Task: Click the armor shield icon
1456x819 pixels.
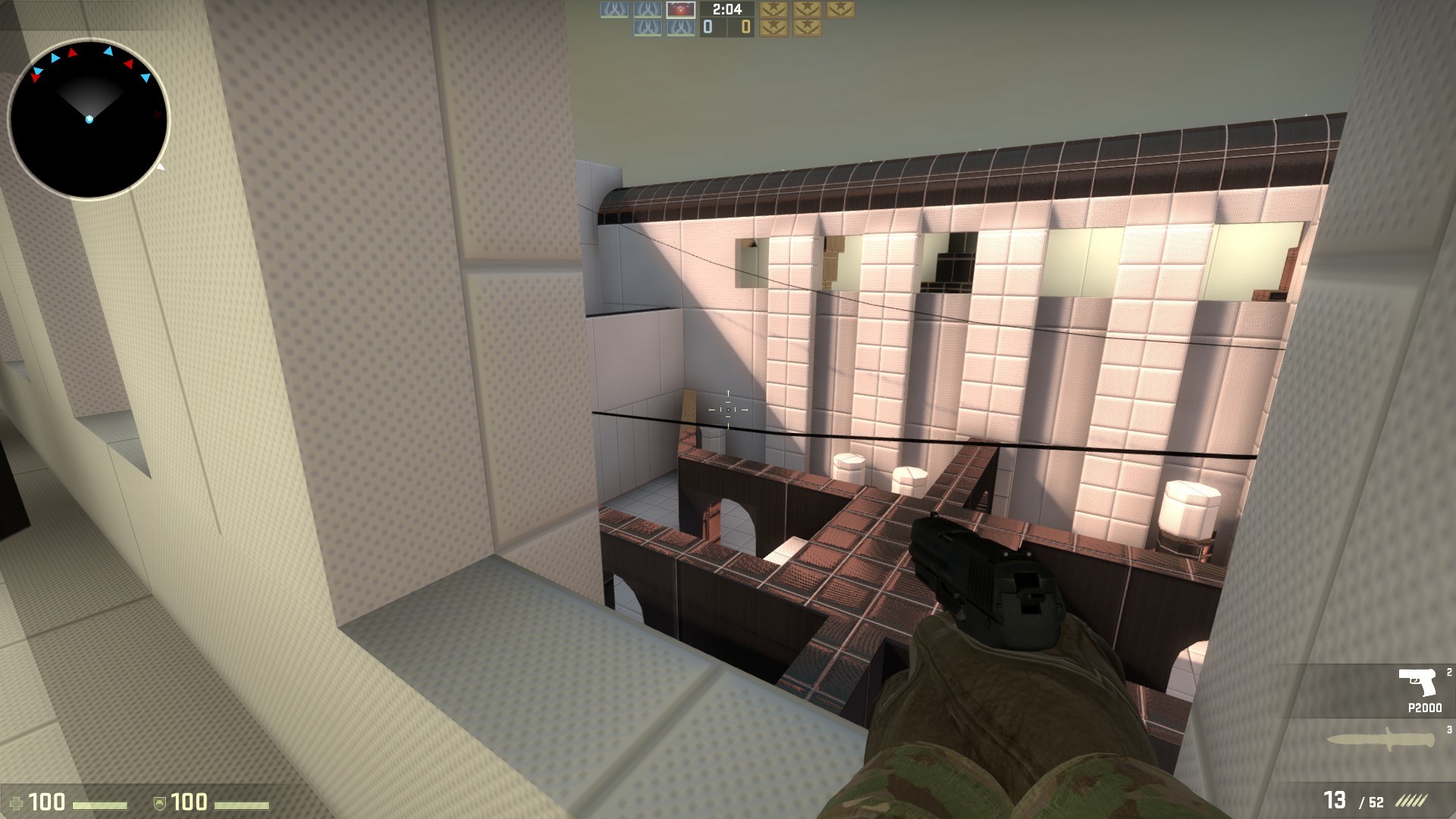Action: point(160,803)
